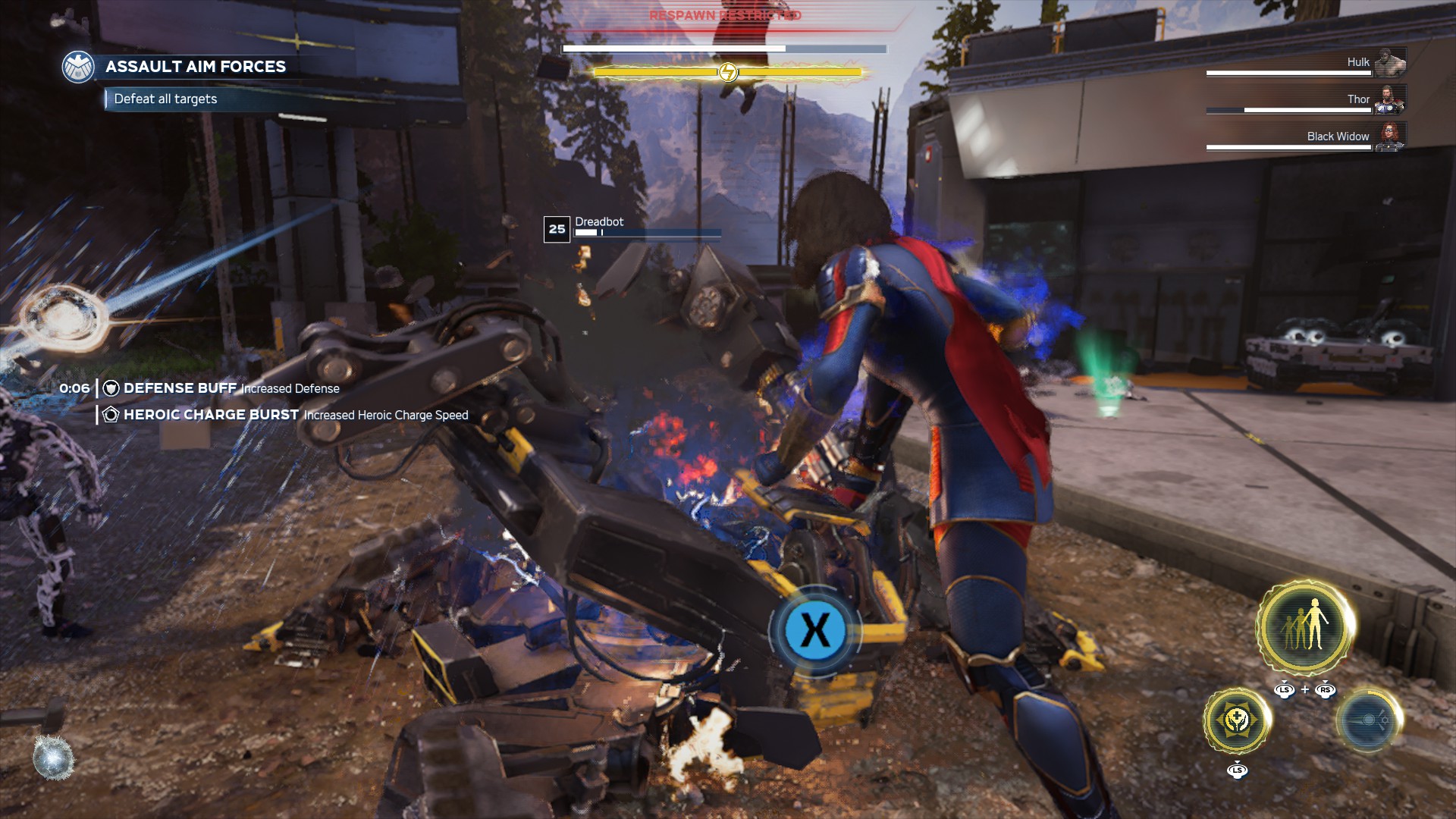This screenshot has width=1456, height=819.
Task: Activate the support heroic ability with cross symbol
Action: [x=1237, y=720]
